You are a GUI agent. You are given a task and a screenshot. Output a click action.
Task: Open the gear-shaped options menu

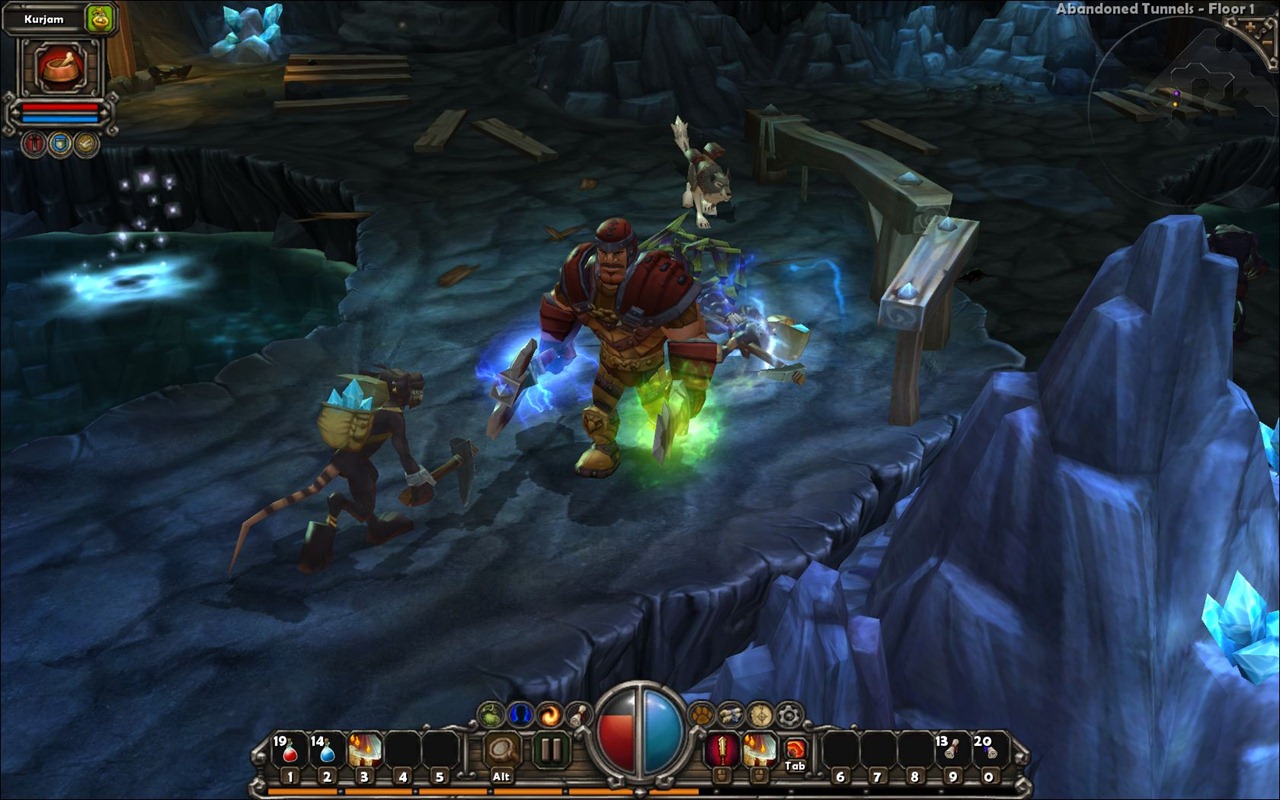pos(790,714)
